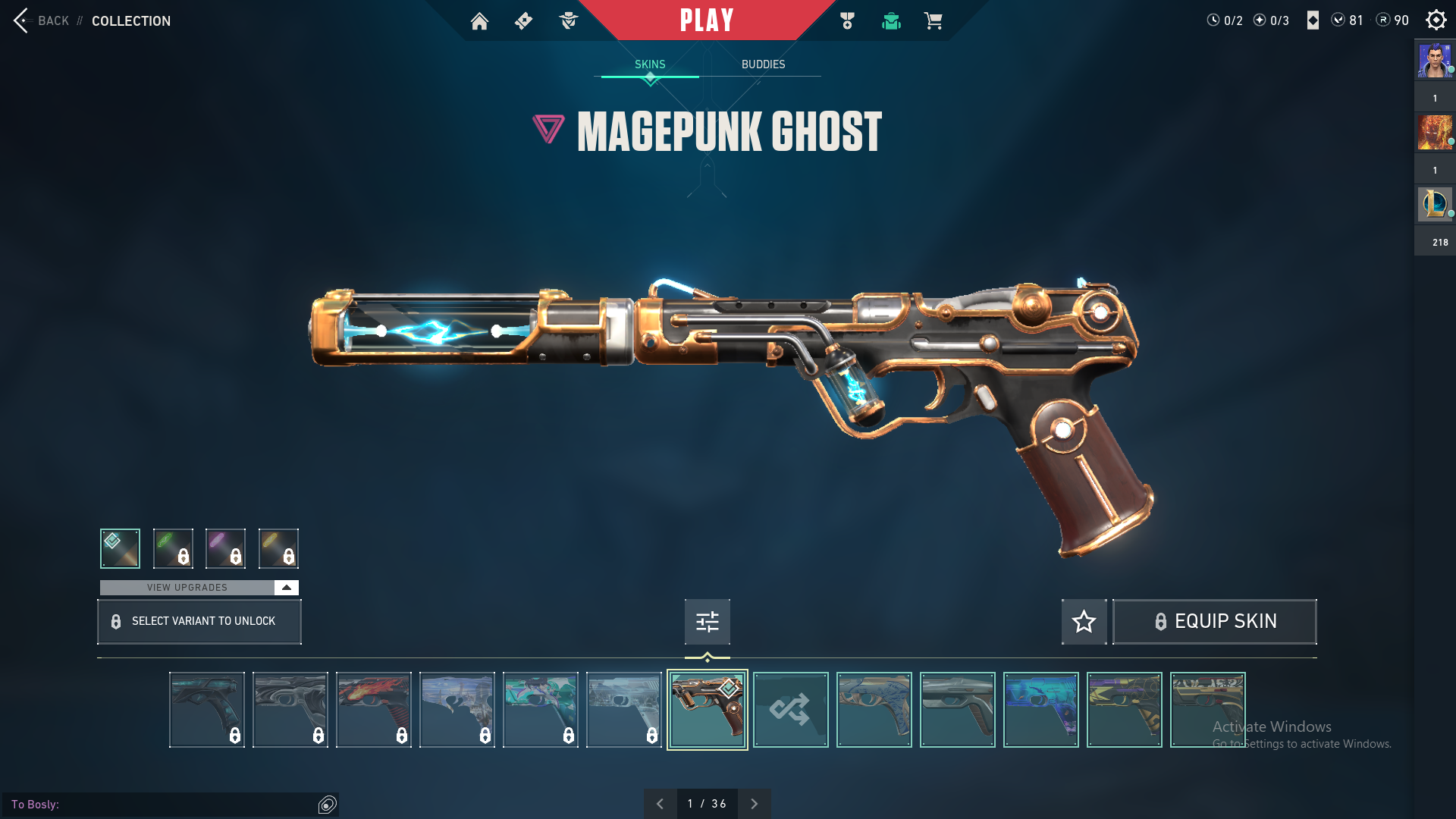Click the red PLAY button

(x=706, y=20)
